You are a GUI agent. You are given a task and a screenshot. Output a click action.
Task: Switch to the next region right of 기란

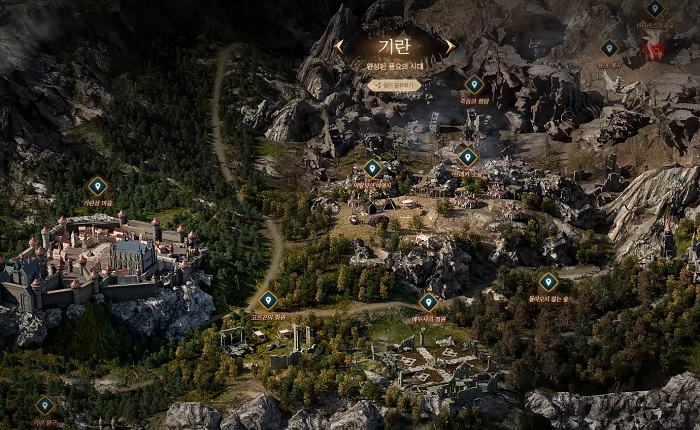450,46
